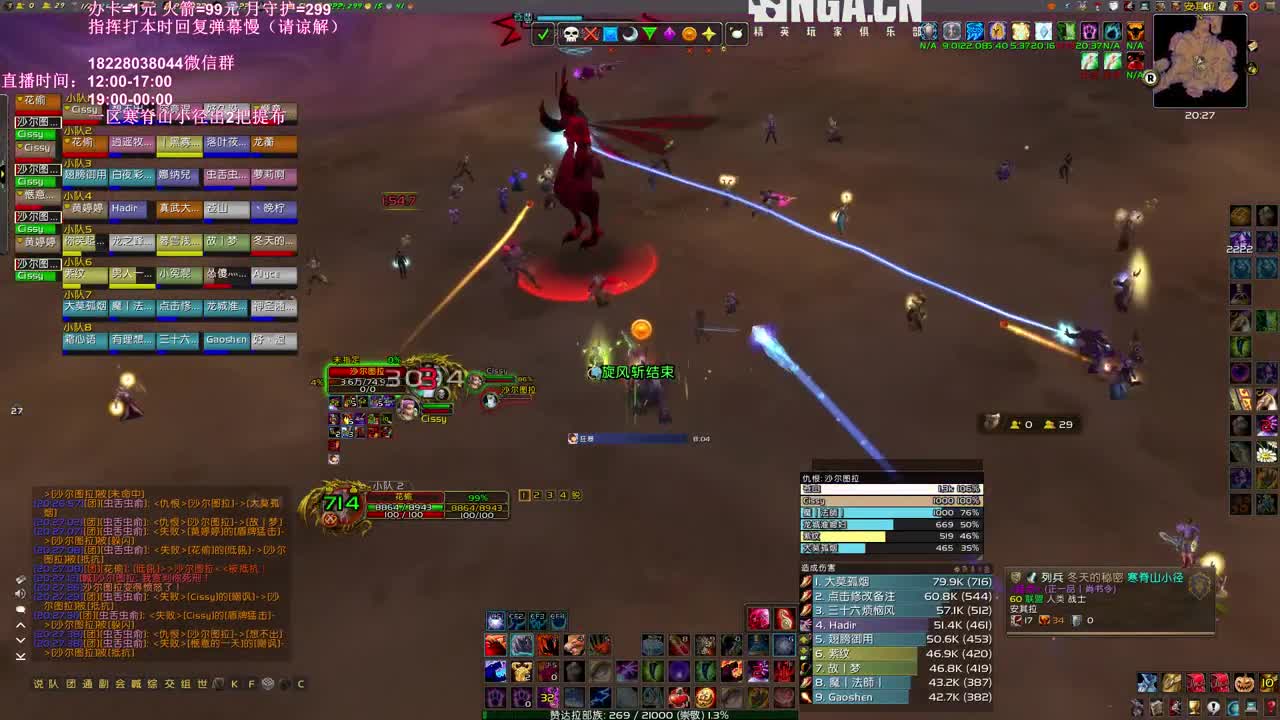Select the green triangle raid marker
This screenshot has height=720, width=1280.
coord(650,34)
